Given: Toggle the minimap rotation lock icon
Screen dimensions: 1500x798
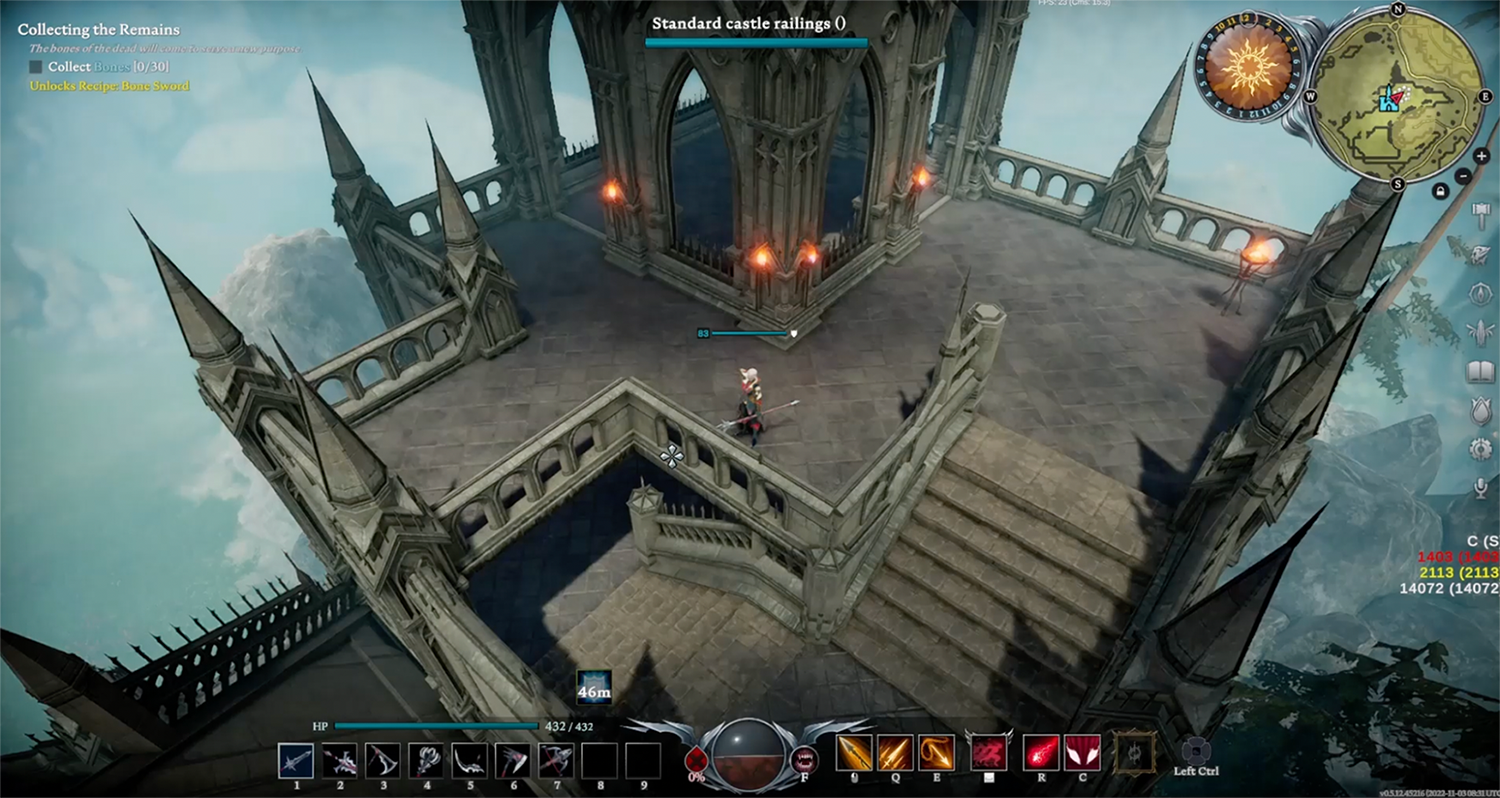Looking at the screenshot, I should pyautogui.click(x=1441, y=190).
